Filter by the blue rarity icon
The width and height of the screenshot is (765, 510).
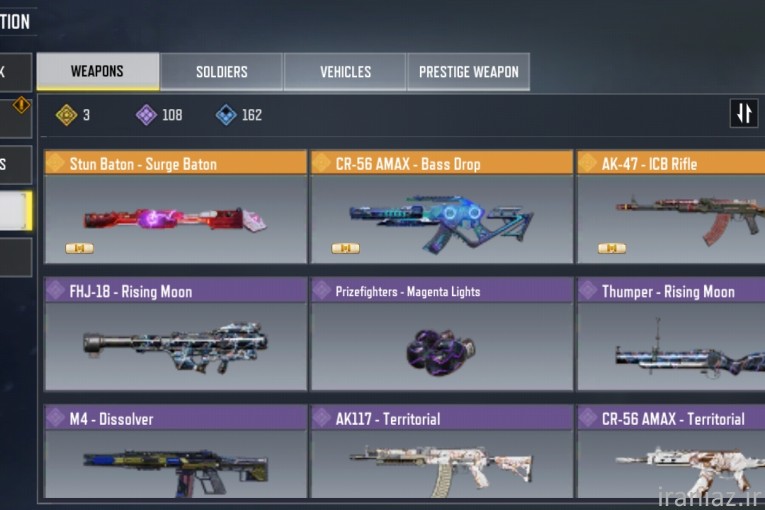226,115
